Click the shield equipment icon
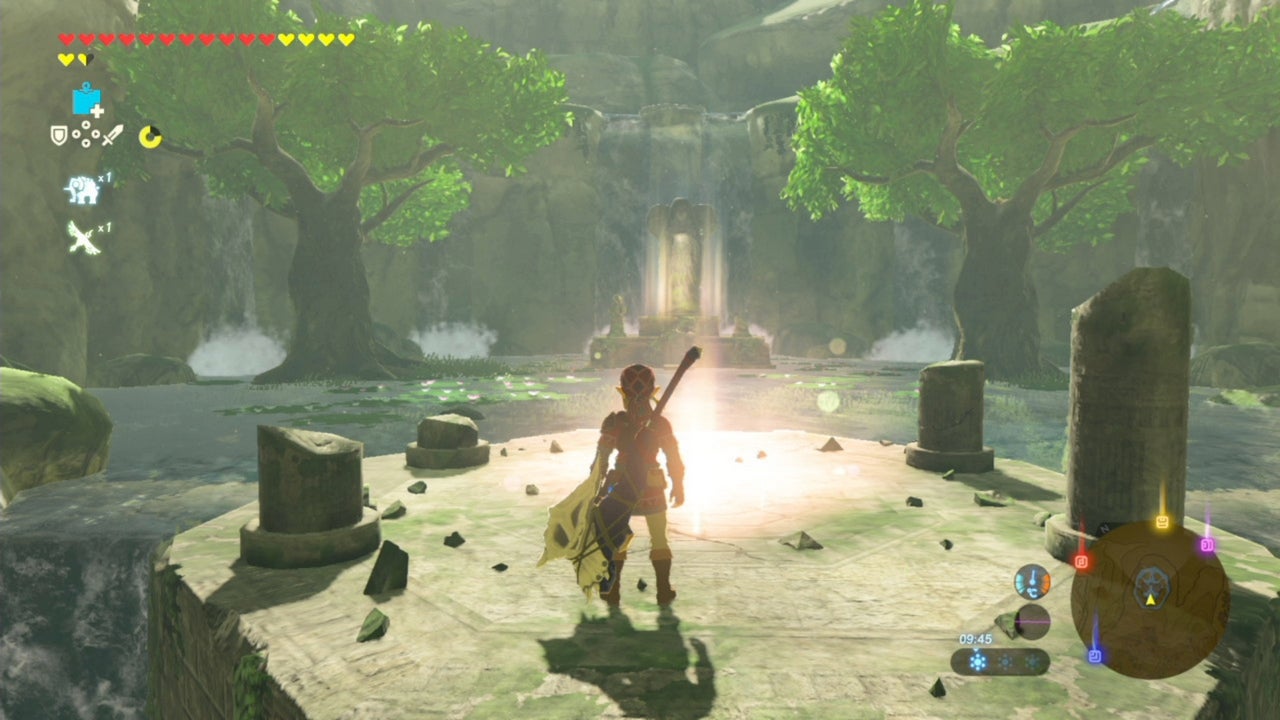 [58, 136]
